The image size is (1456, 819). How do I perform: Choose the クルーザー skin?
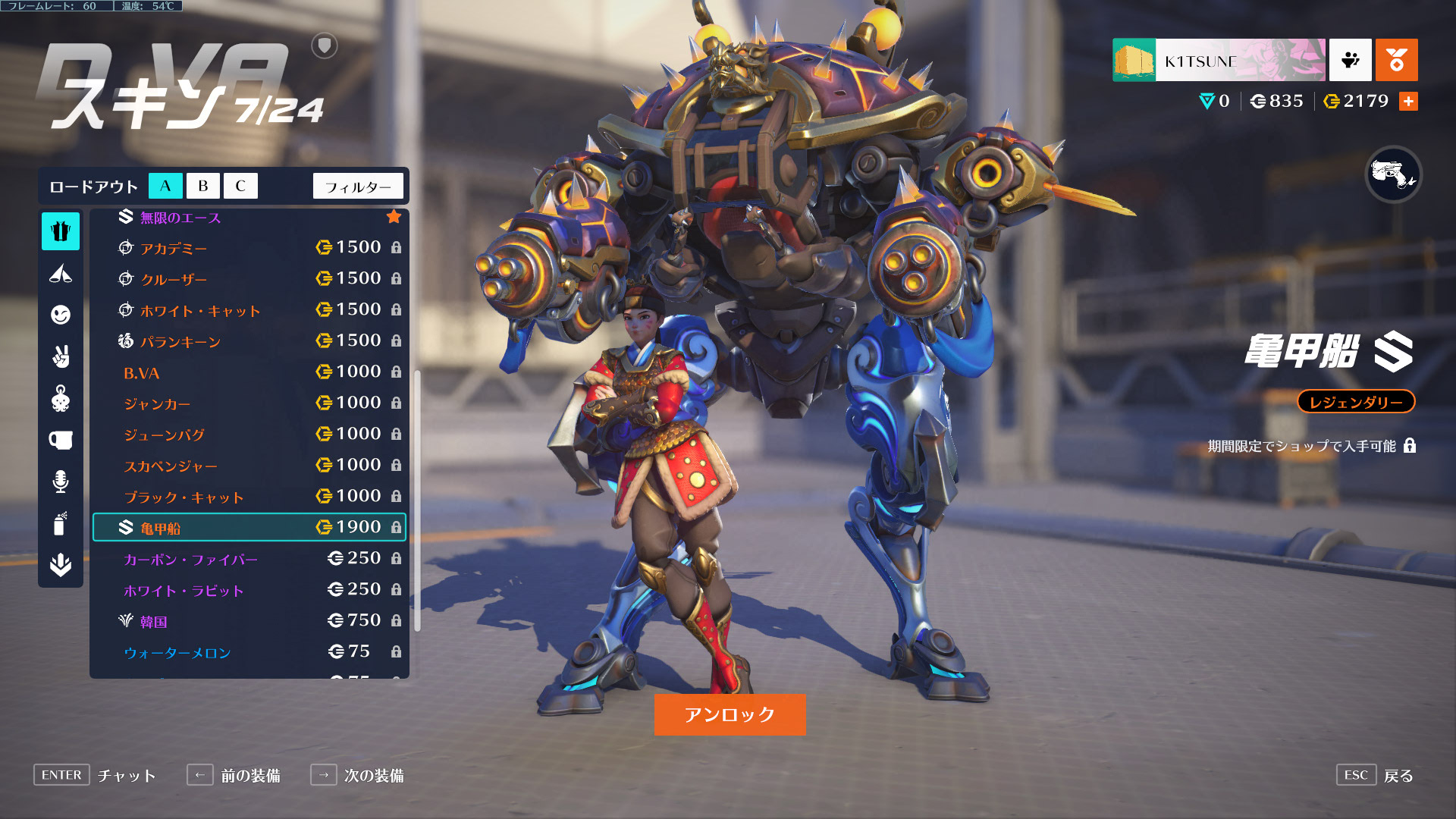pyautogui.click(x=249, y=279)
